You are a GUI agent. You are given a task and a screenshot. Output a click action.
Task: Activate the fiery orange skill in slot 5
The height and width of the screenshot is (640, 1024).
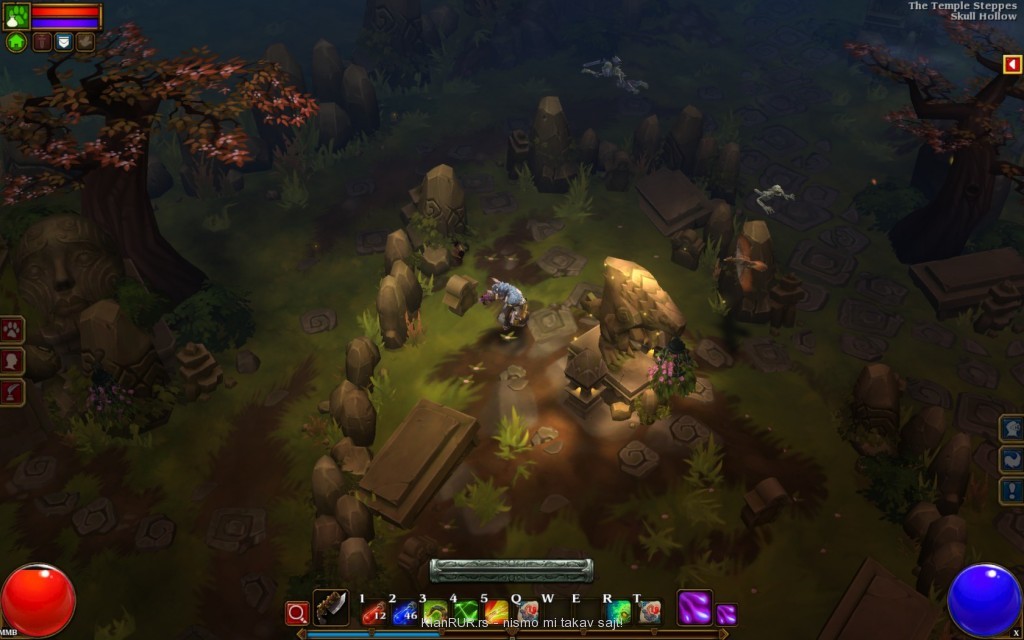[496, 612]
